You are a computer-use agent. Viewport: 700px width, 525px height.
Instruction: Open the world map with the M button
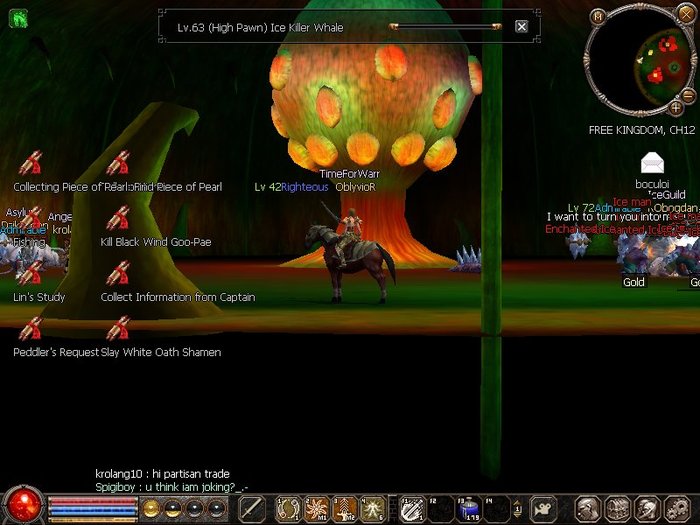point(598,16)
